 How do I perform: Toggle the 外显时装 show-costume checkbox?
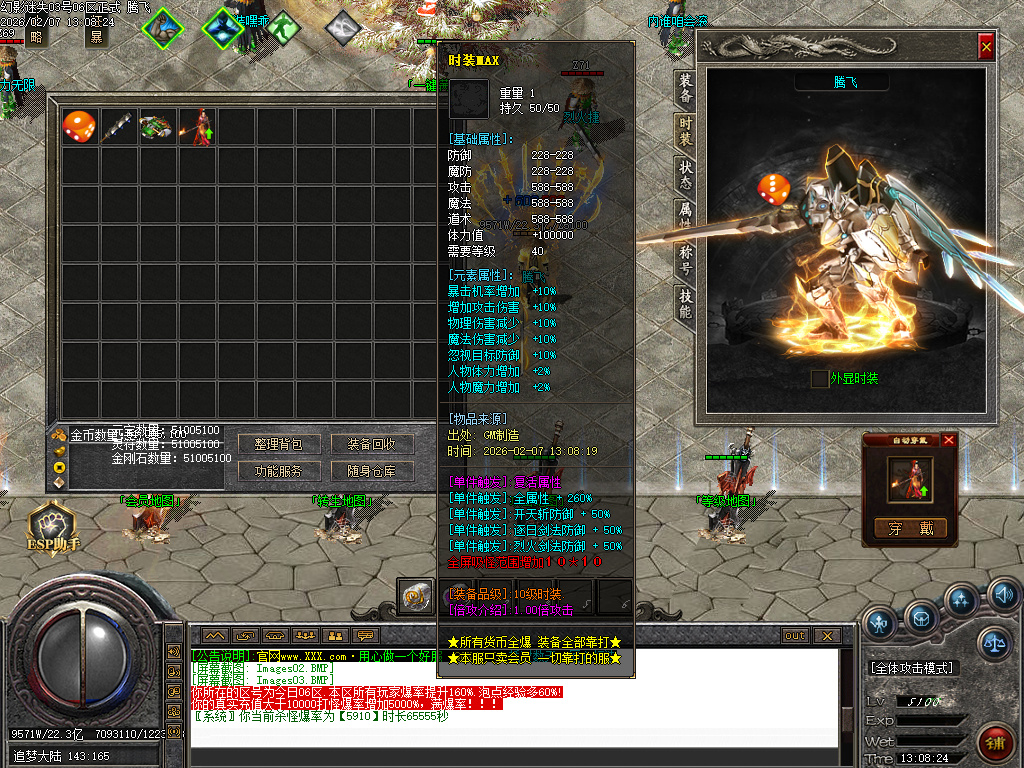pos(820,379)
